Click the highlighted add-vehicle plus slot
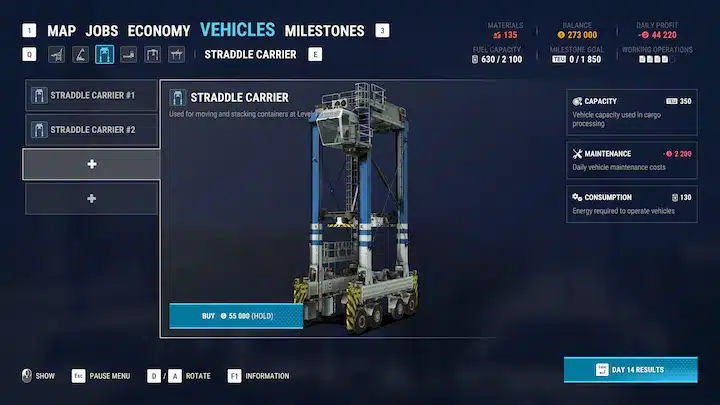720x405 pixels. click(x=92, y=164)
